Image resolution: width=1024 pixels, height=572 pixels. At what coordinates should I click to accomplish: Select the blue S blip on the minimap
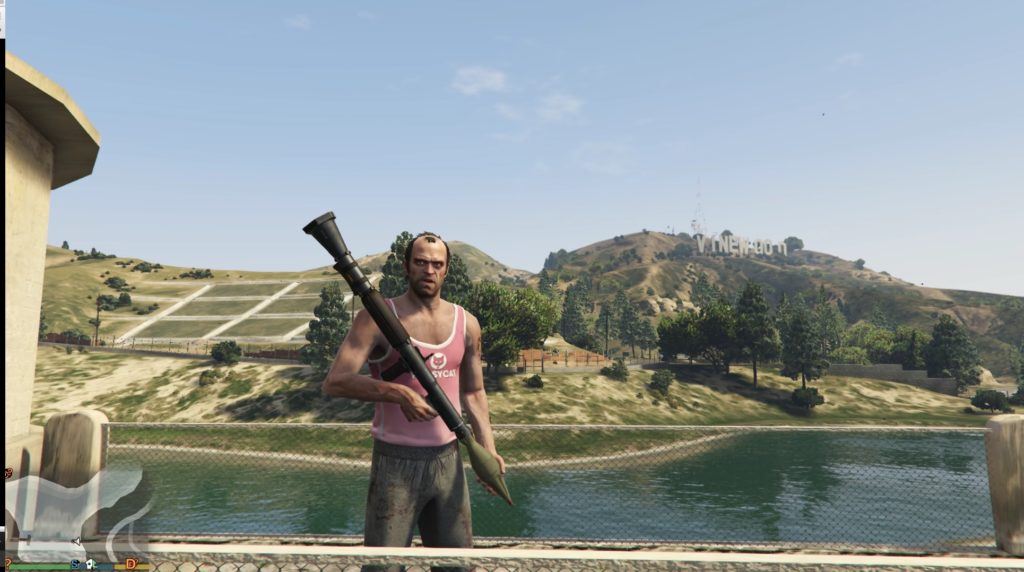click(75, 564)
